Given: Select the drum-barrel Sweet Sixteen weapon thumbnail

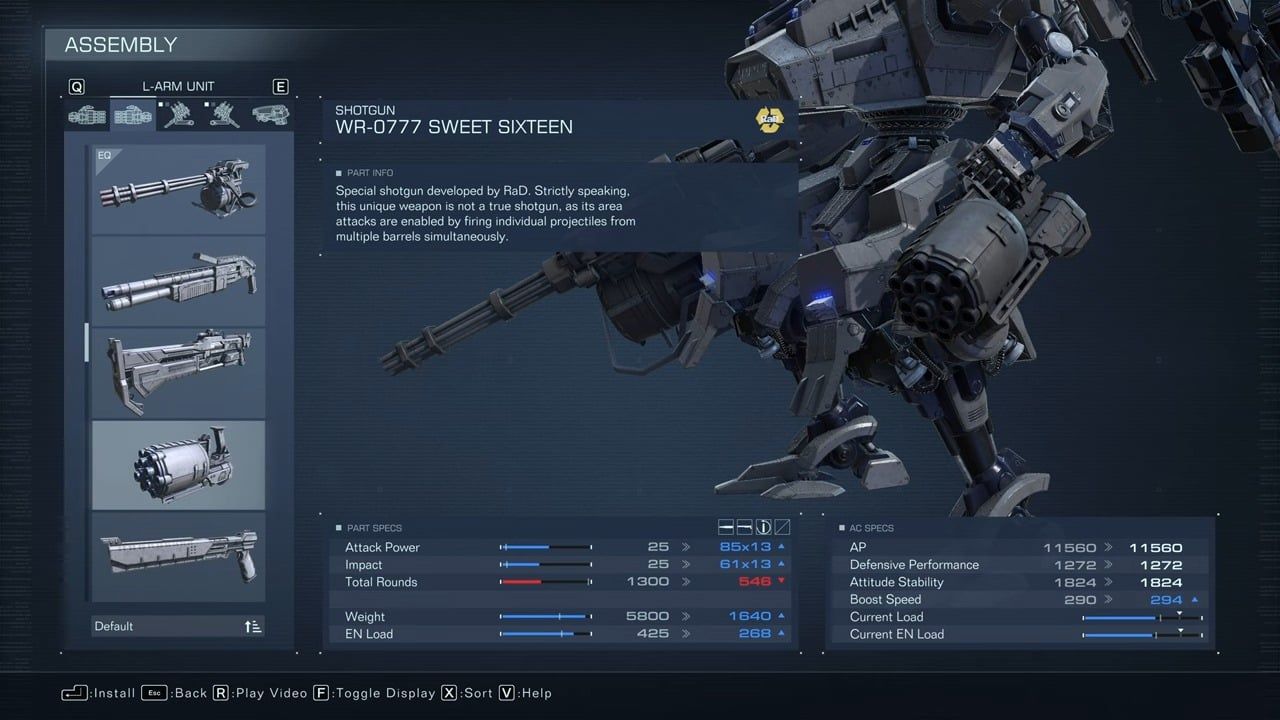Looking at the screenshot, I should point(178,464).
